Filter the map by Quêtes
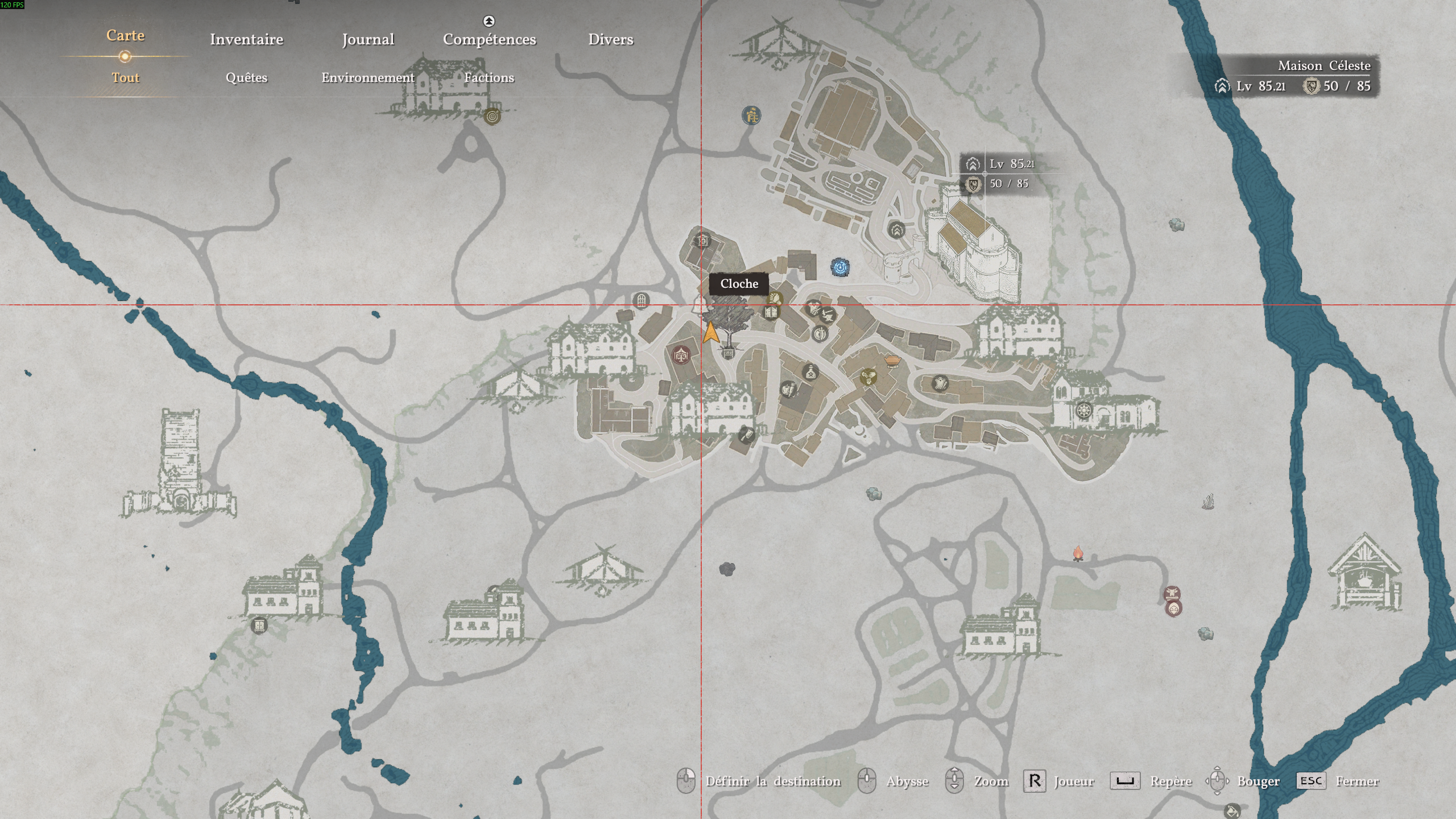1456x819 pixels. (246, 77)
